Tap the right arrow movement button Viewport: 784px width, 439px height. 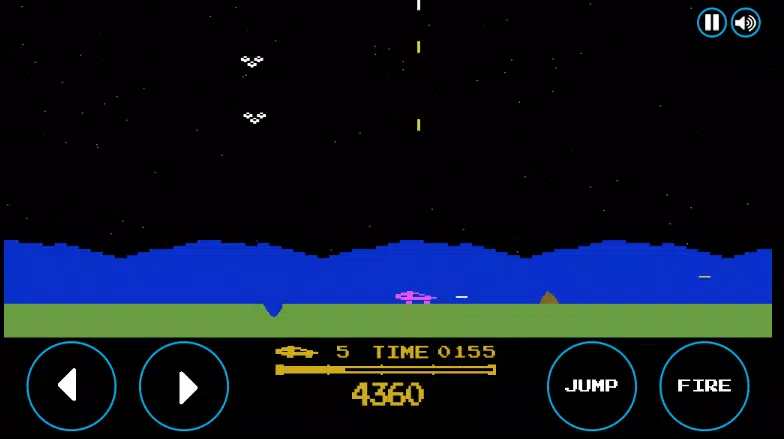click(x=184, y=386)
